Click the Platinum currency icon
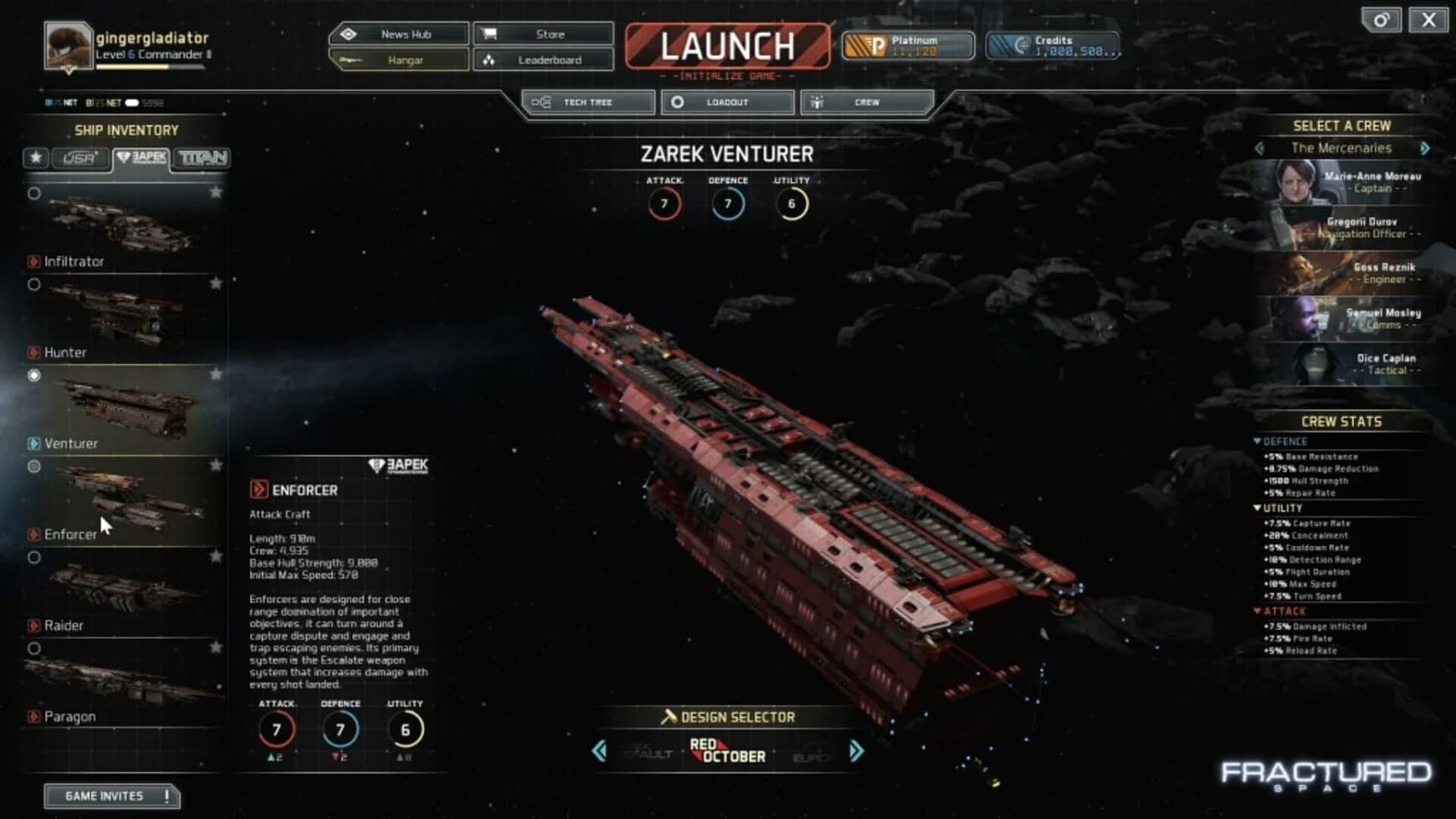The width and height of the screenshot is (1456, 819). (864, 45)
